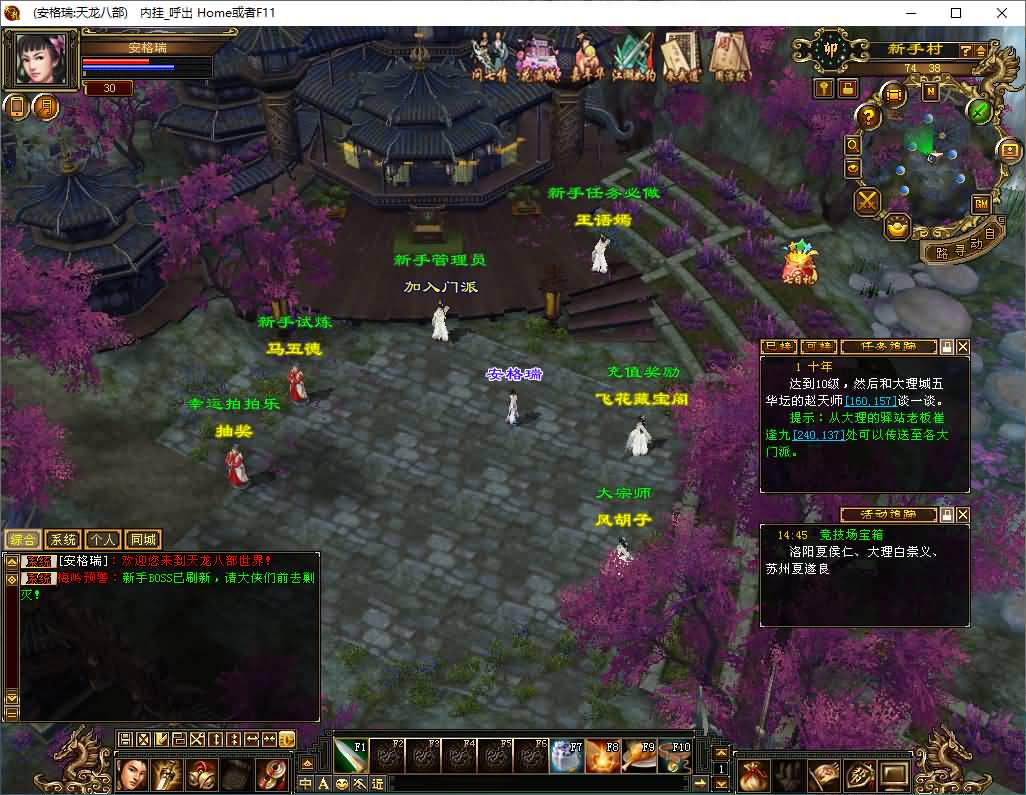Open the question mark help icon by minimap
1026x795 pixels.
pos(869,117)
